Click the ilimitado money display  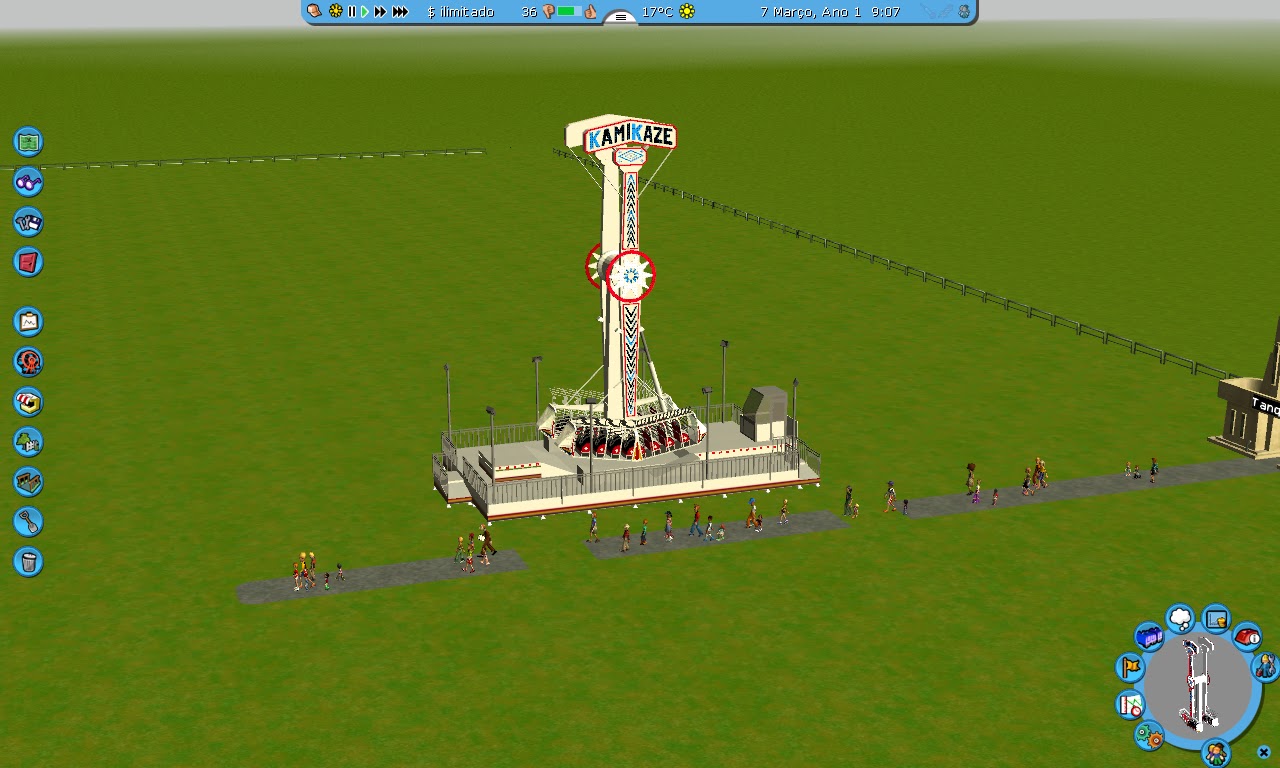coord(461,12)
